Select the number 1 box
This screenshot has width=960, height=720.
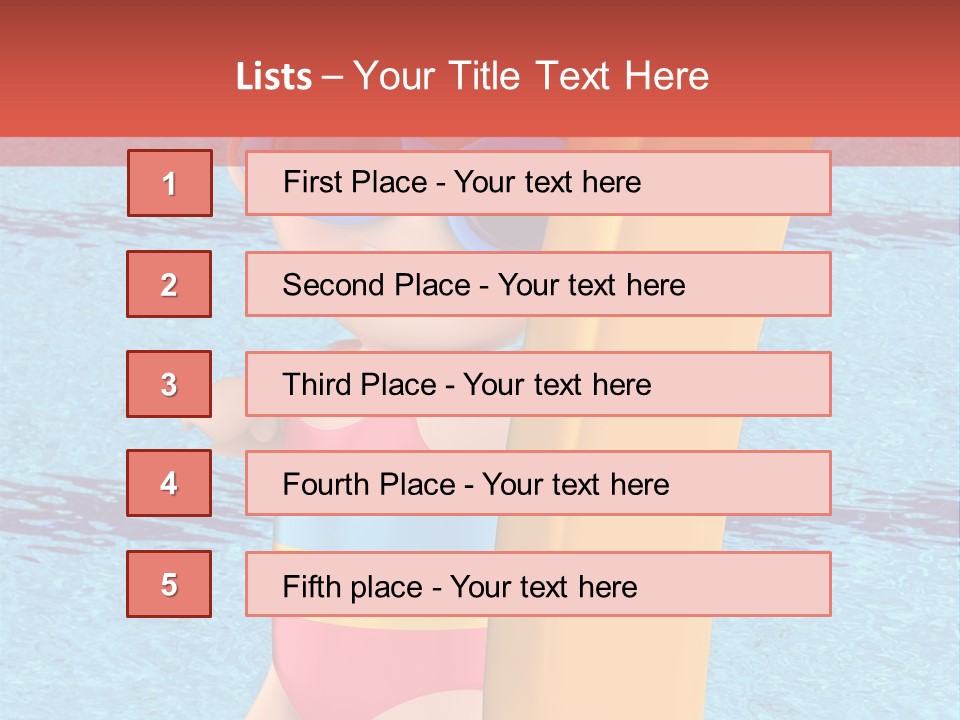pos(170,183)
